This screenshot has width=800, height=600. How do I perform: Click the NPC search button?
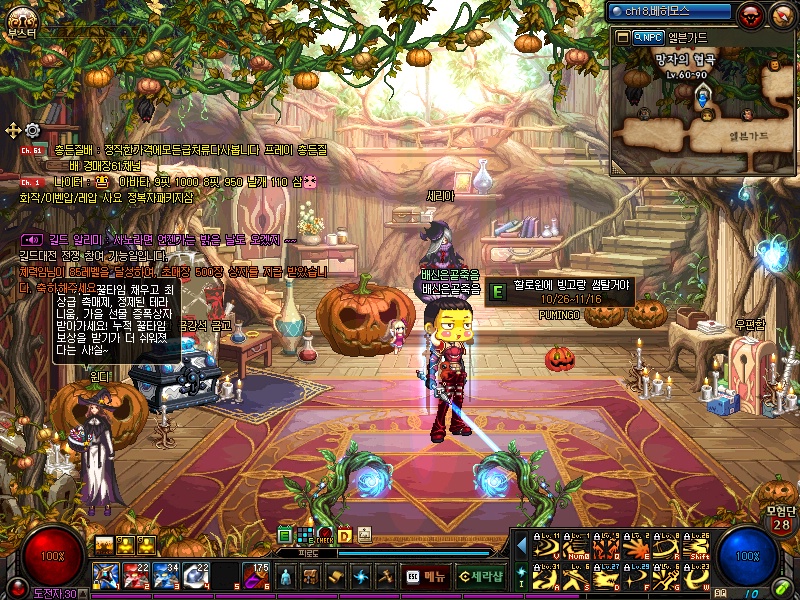click(648, 37)
